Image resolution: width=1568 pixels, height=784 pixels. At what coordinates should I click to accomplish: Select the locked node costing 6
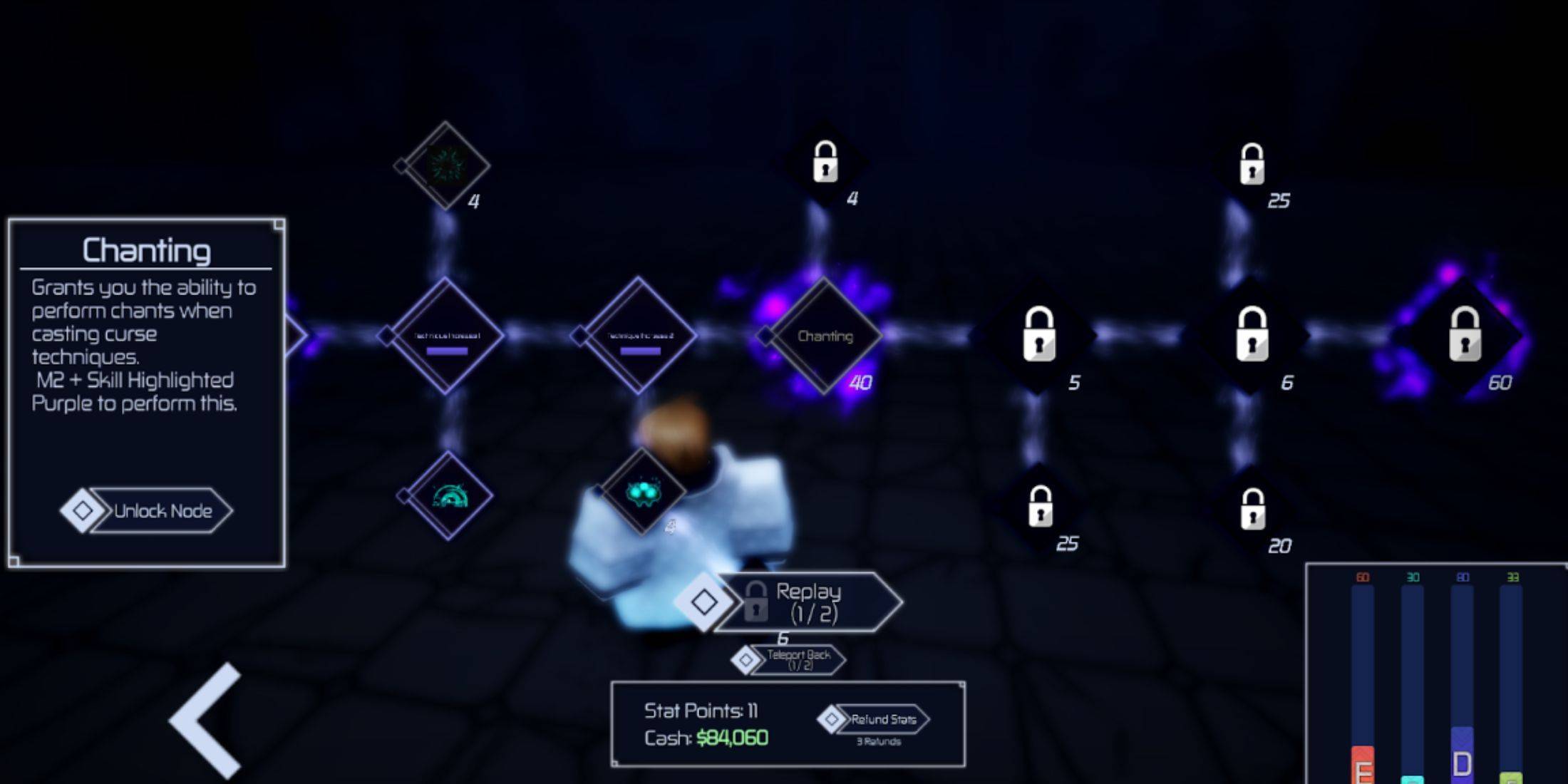coord(1252,334)
